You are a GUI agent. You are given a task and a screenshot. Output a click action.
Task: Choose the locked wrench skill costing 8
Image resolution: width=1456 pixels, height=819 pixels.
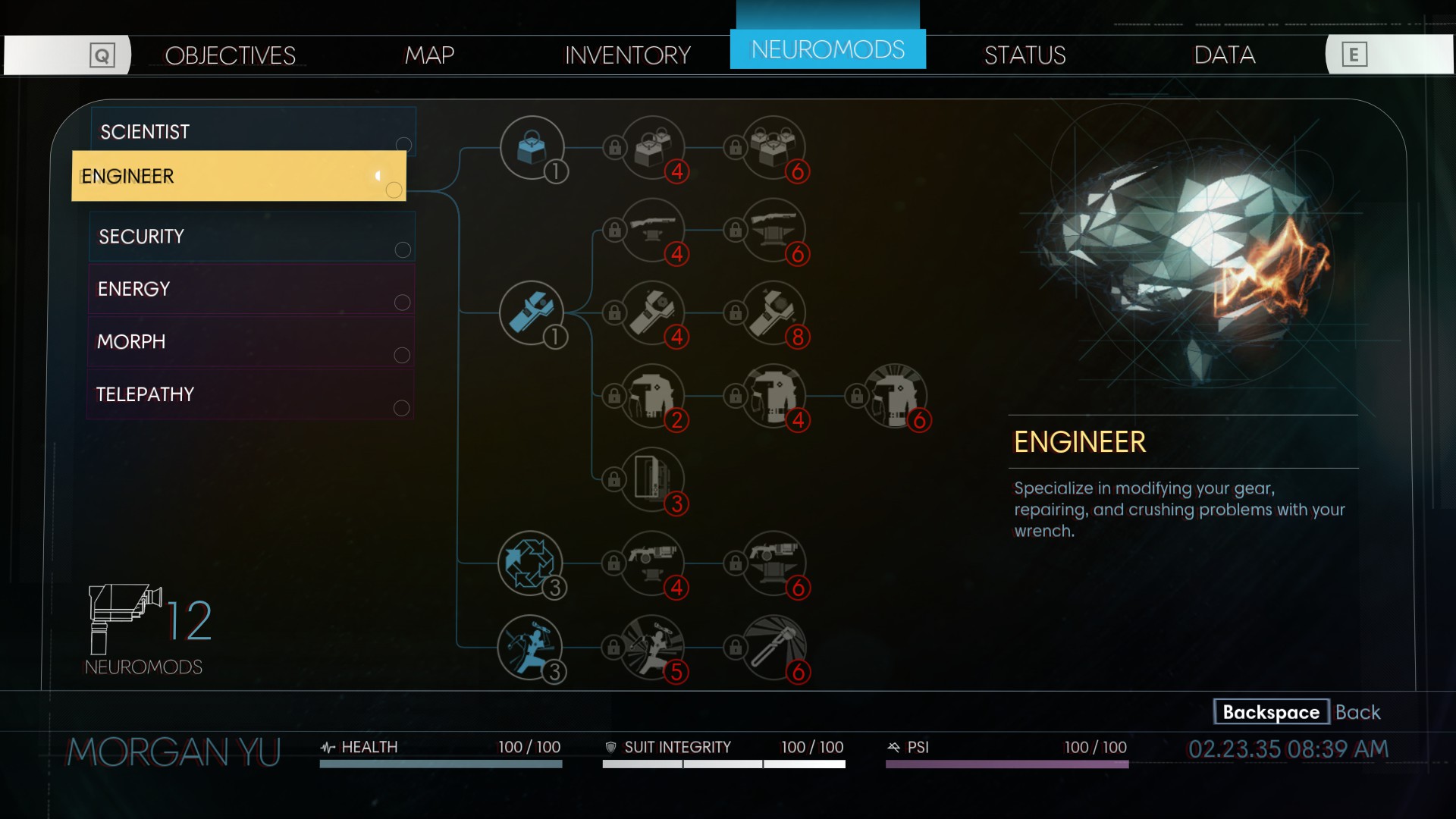(x=773, y=312)
